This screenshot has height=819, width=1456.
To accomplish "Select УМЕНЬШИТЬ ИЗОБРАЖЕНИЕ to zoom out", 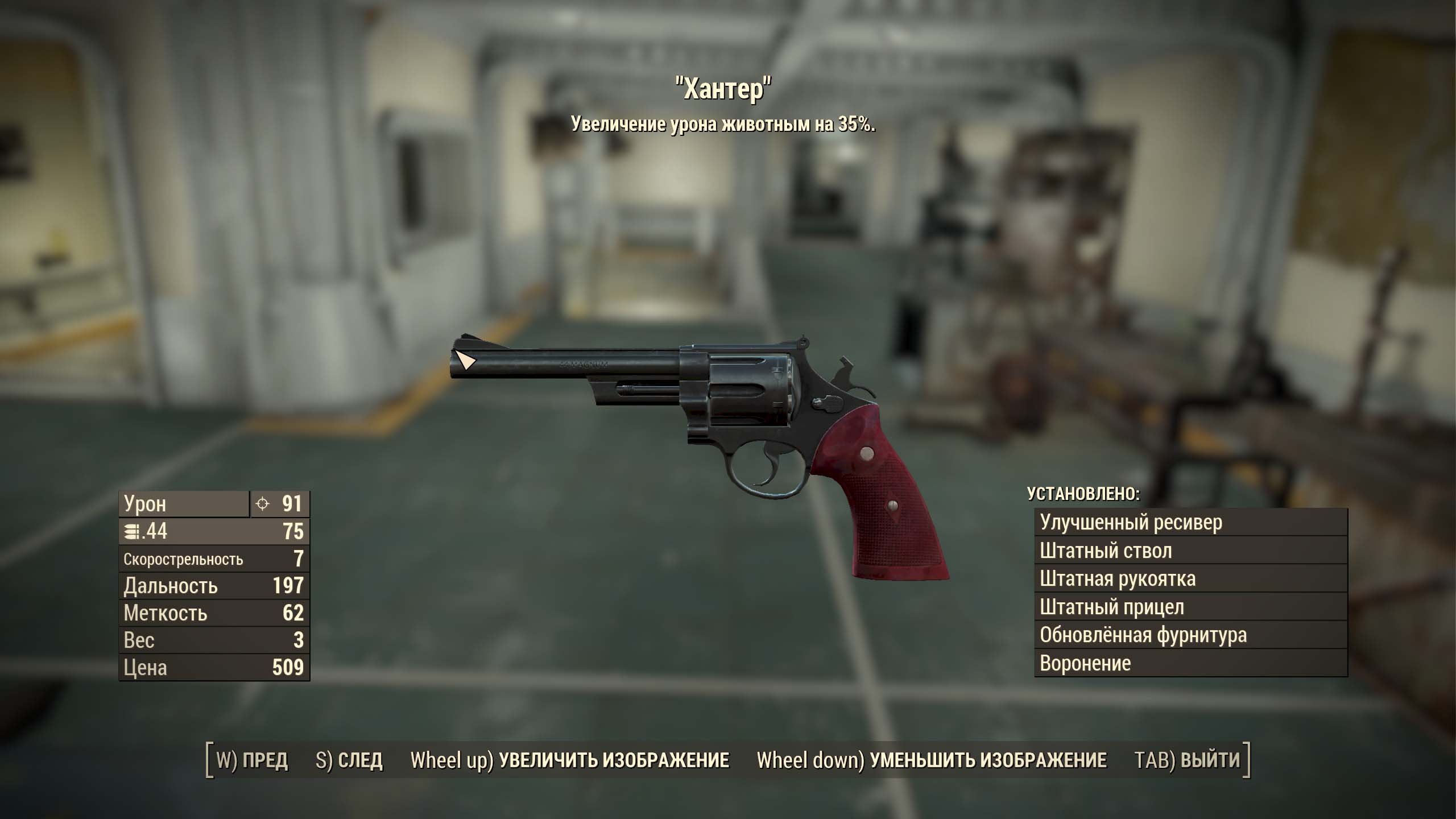I will (x=932, y=760).
